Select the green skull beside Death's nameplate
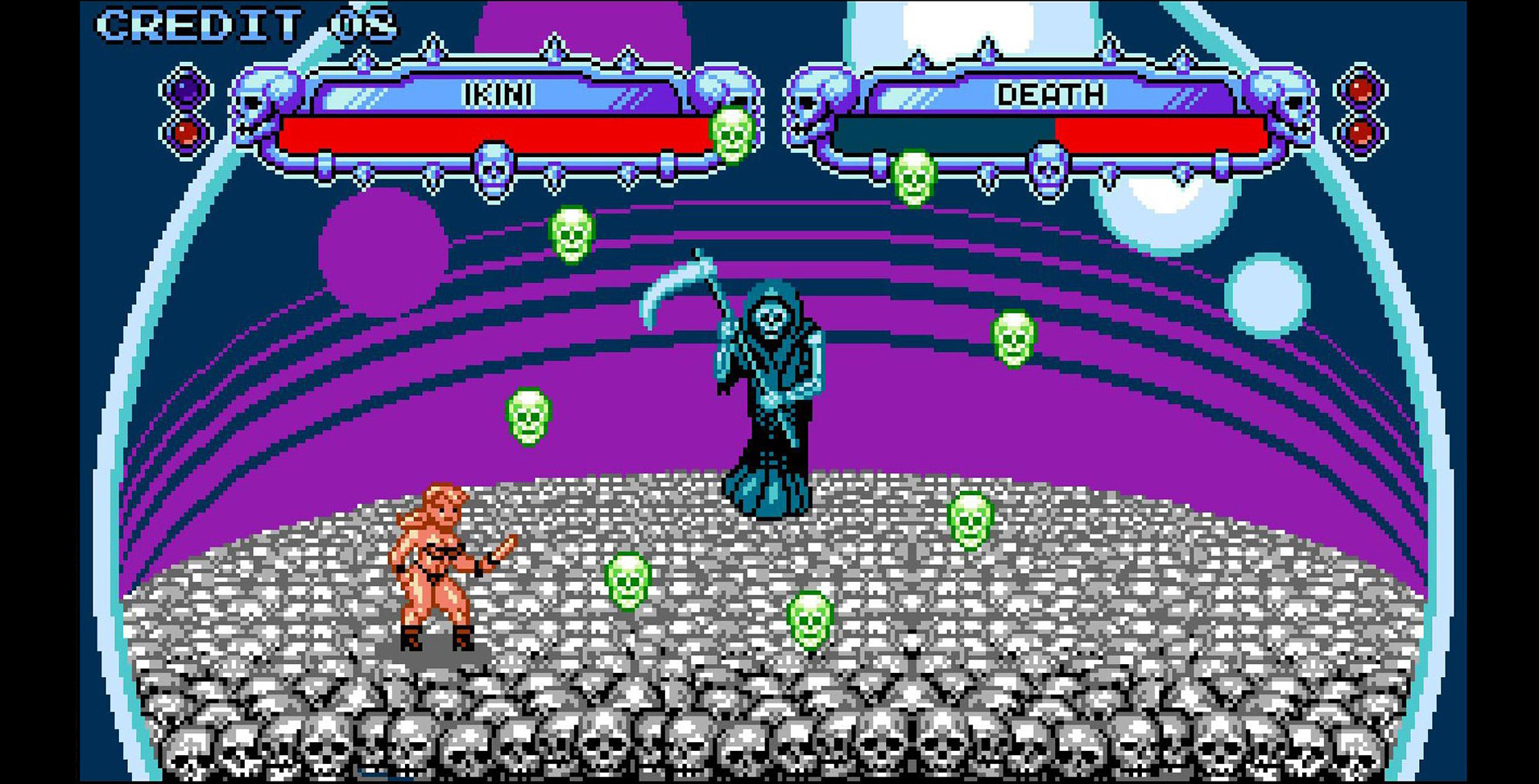 [x=912, y=177]
